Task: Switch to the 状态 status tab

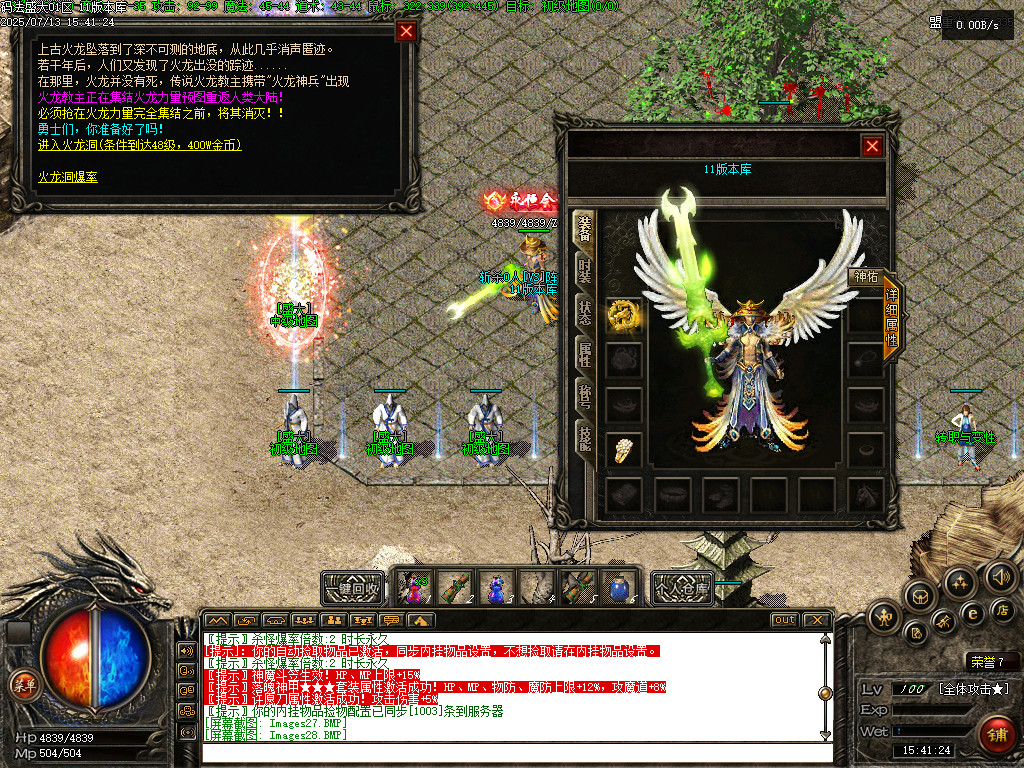Action: [585, 312]
